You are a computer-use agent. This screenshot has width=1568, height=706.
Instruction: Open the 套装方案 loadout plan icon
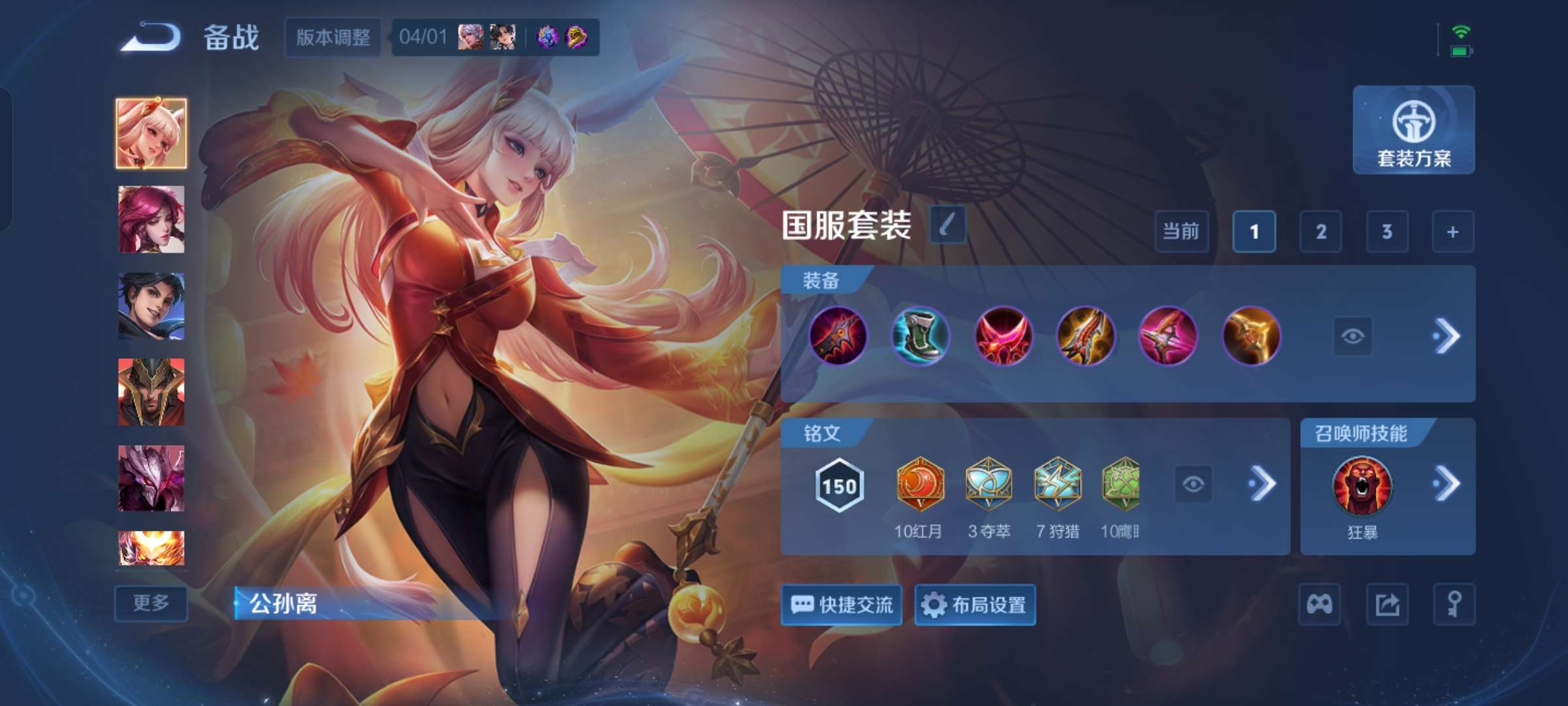pyautogui.click(x=1413, y=131)
